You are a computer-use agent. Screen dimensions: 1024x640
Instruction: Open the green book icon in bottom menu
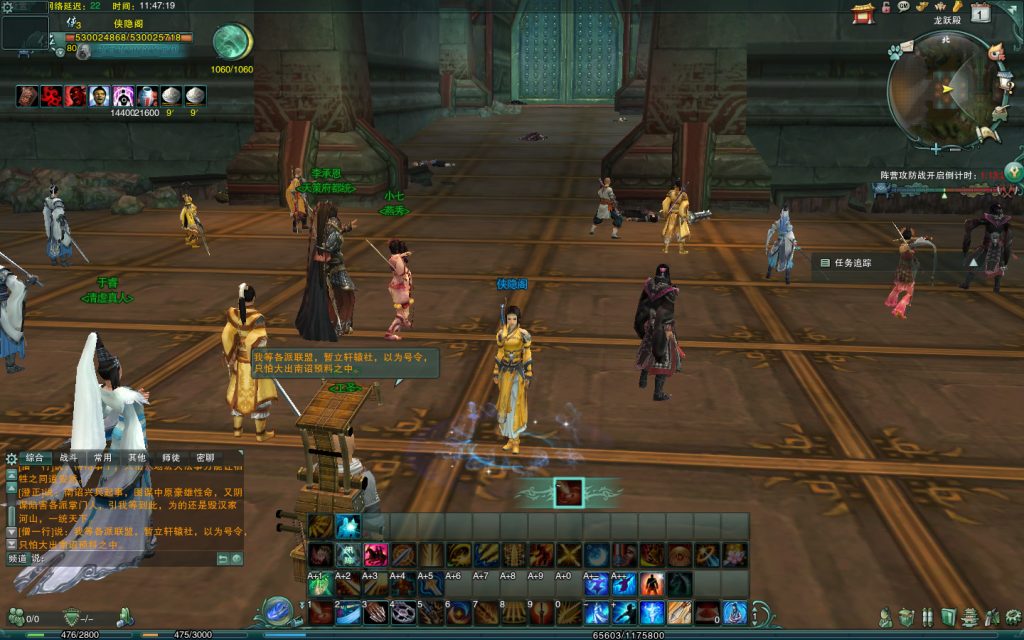(x=948, y=617)
